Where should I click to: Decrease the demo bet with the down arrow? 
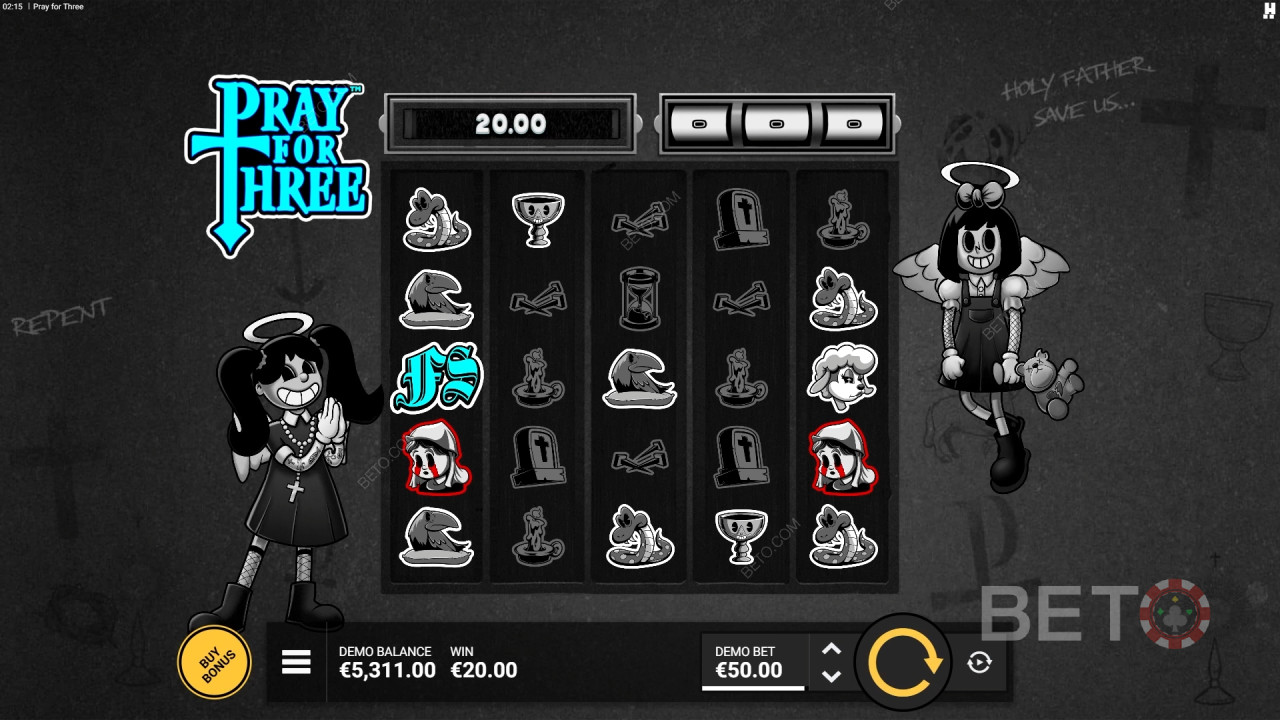pyautogui.click(x=831, y=676)
